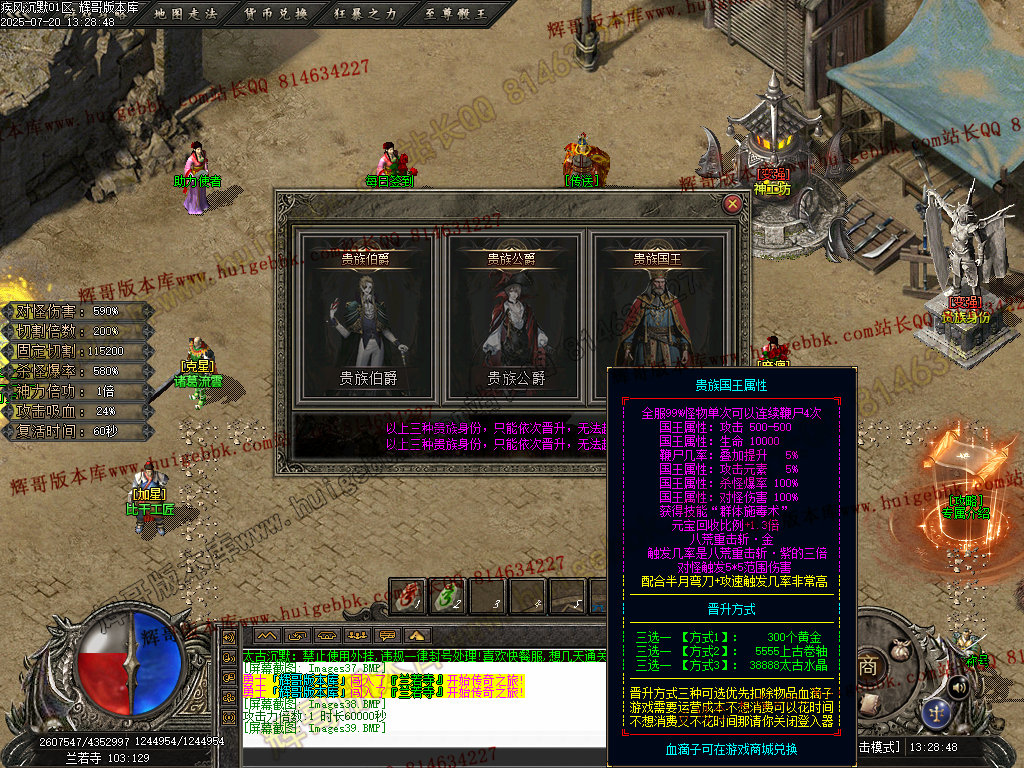Viewport: 1024px width, 768px height.
Task: Select the speech bubble chat filter tab
Action: (385, 635)
